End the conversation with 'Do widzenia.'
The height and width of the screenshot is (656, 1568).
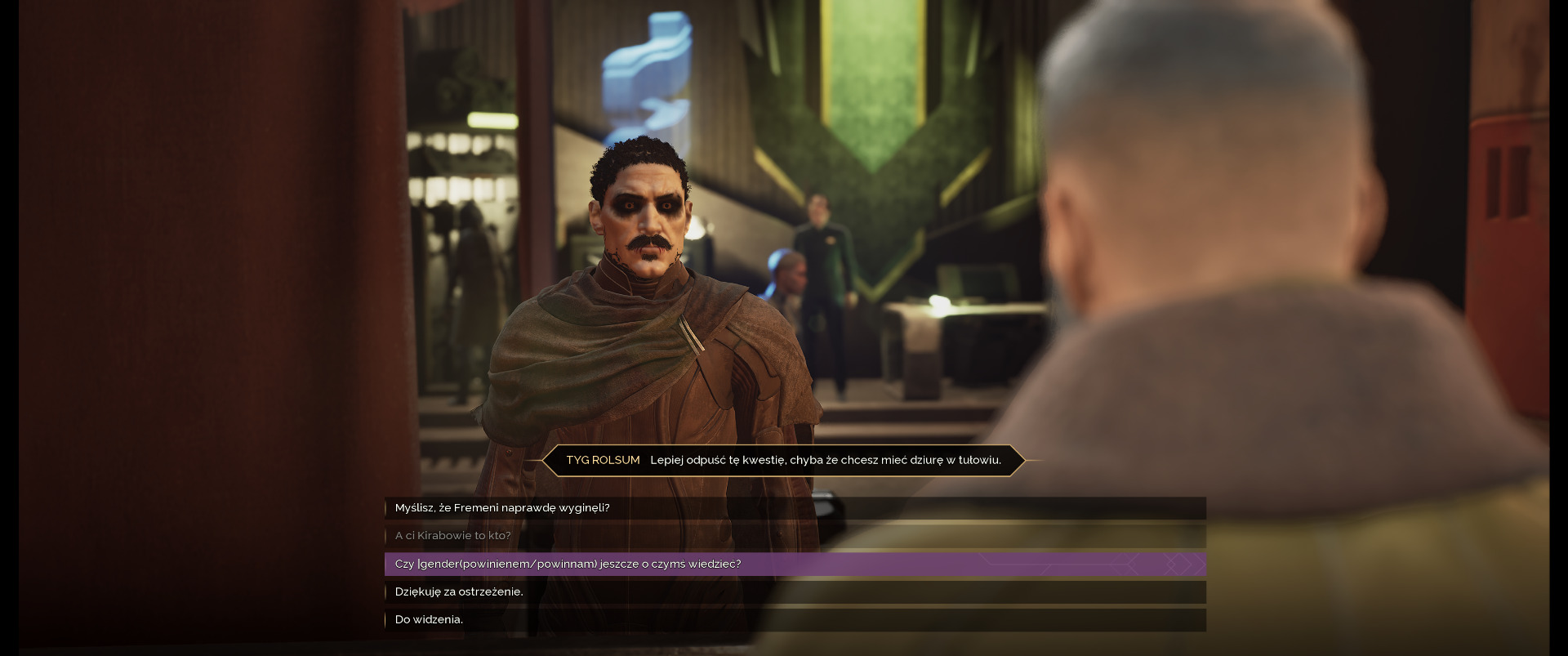(x=429, y=619)
